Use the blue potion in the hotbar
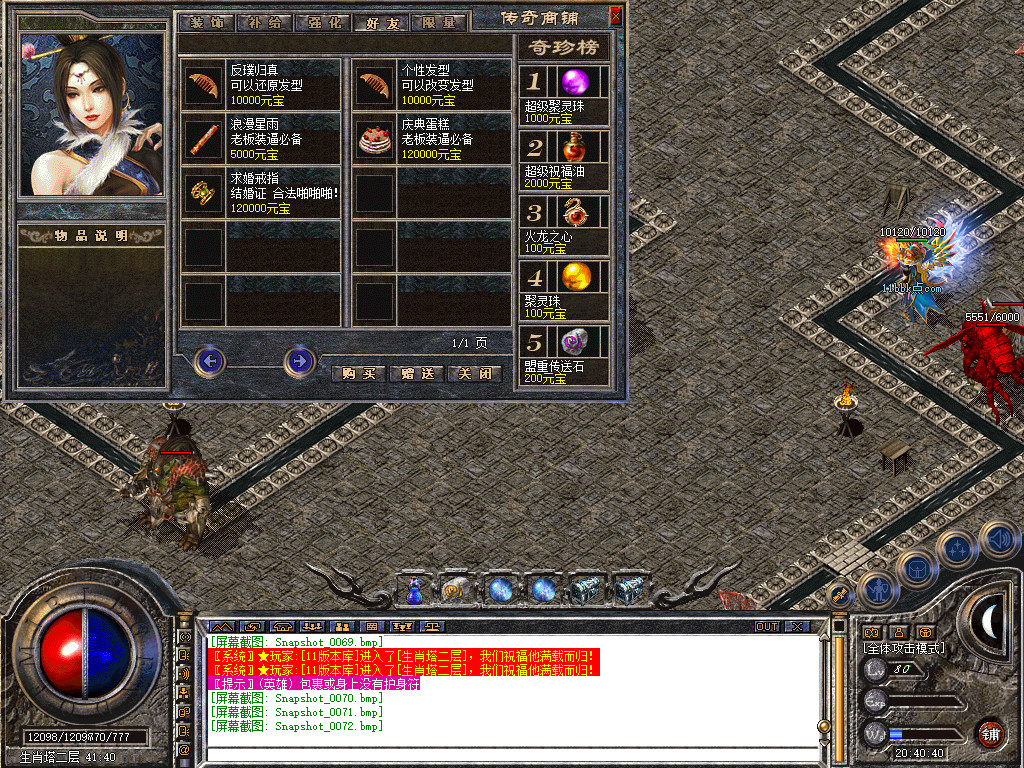The image size is (1024, 768). 412,592
